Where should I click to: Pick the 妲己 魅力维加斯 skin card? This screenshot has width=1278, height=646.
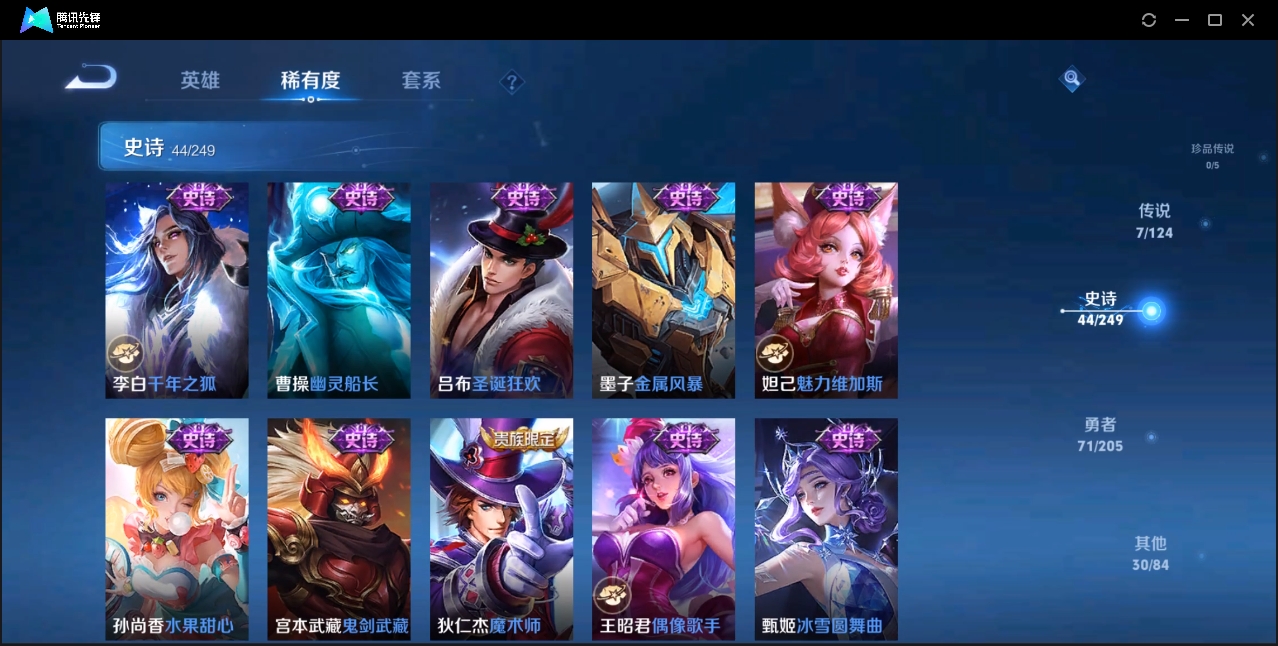click(x=826, y=290)
